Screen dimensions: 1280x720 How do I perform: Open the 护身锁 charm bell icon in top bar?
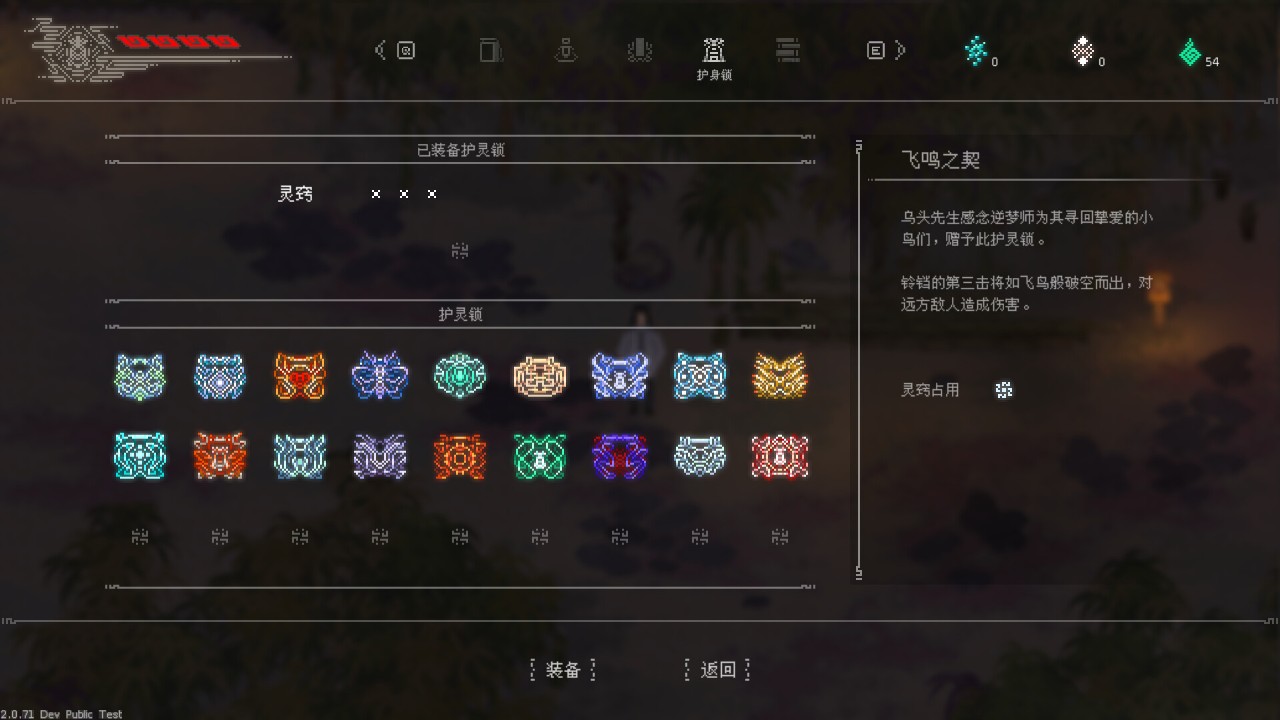(713, 50)
